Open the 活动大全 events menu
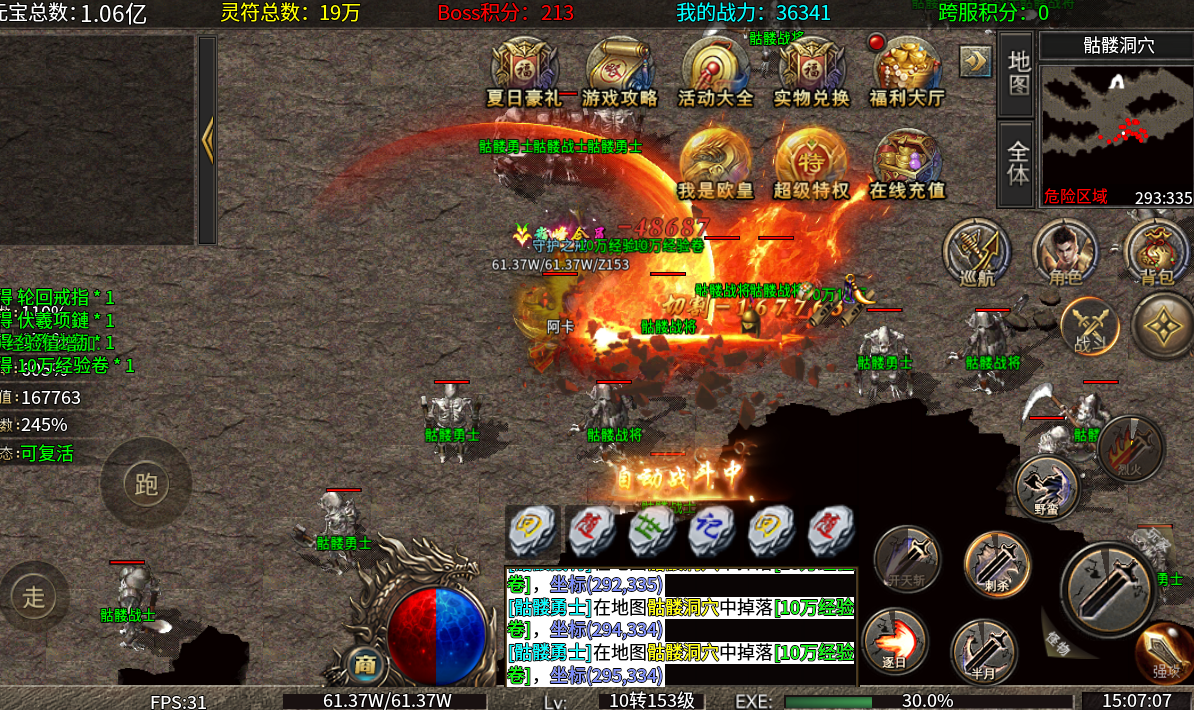Viewport: 1194px width, 710px height. [x=715, y=70]
